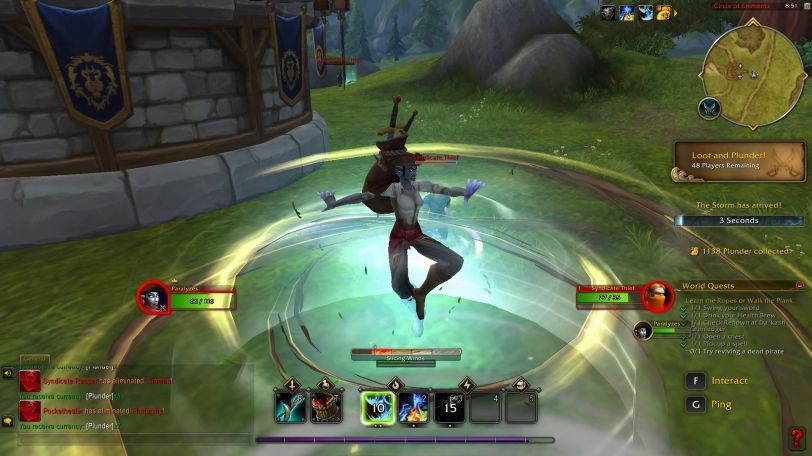
Task: Select the dark ability showing cooldown 15
Action: (450, 406)
